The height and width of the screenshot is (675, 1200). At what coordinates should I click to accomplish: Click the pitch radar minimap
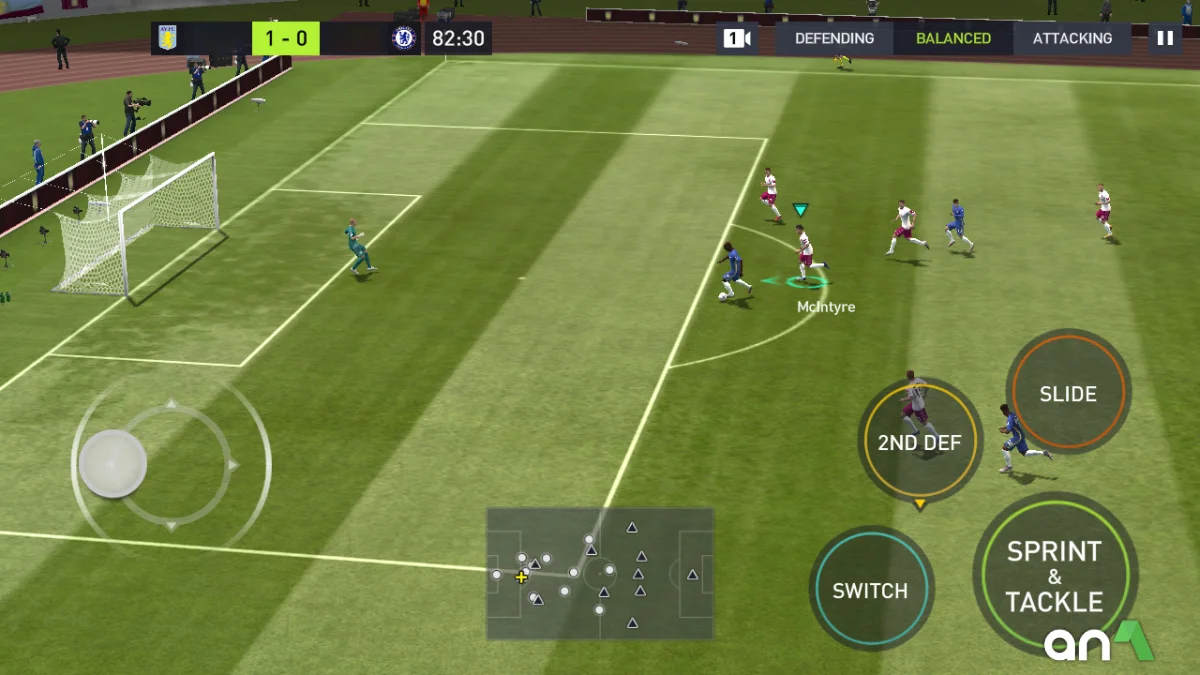600,573
